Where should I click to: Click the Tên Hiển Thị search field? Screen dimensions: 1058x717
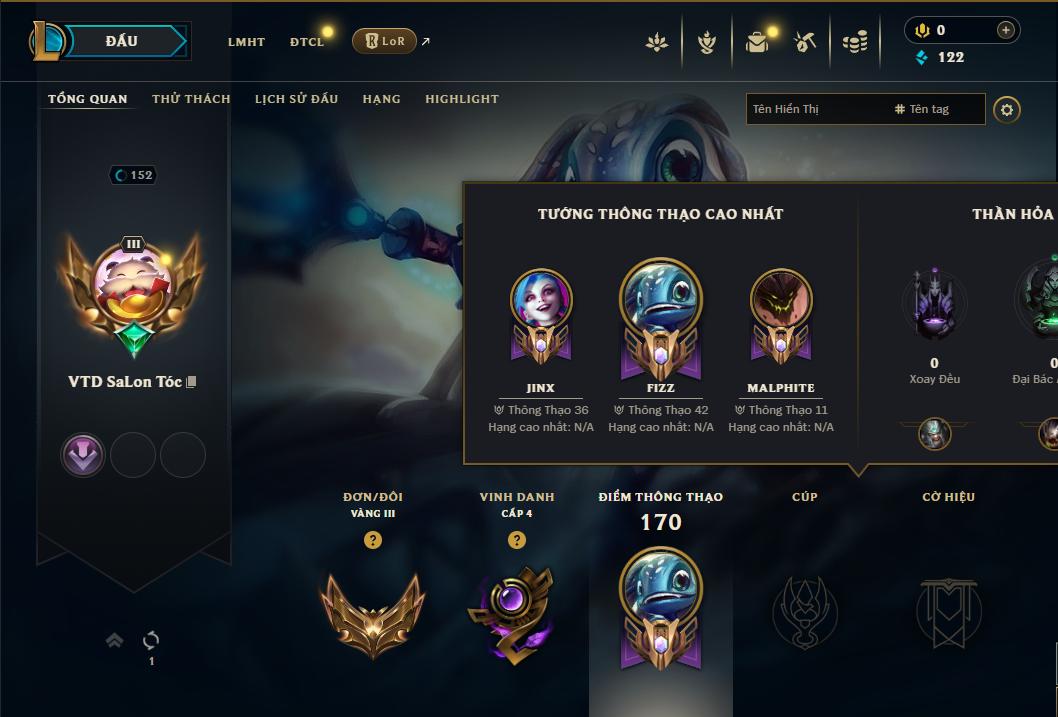point(815,109)
